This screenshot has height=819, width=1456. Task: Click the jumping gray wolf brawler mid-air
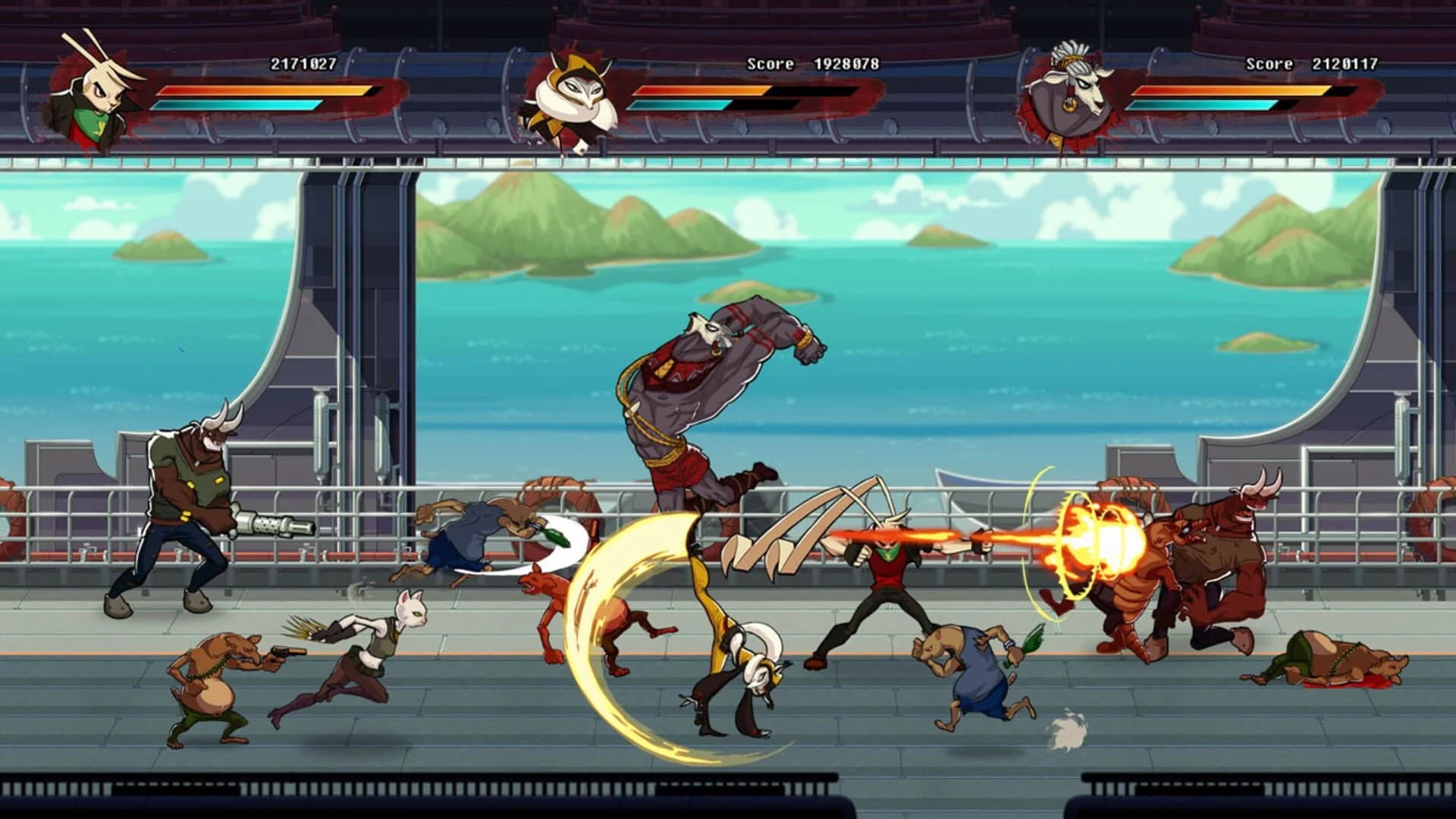705,394
